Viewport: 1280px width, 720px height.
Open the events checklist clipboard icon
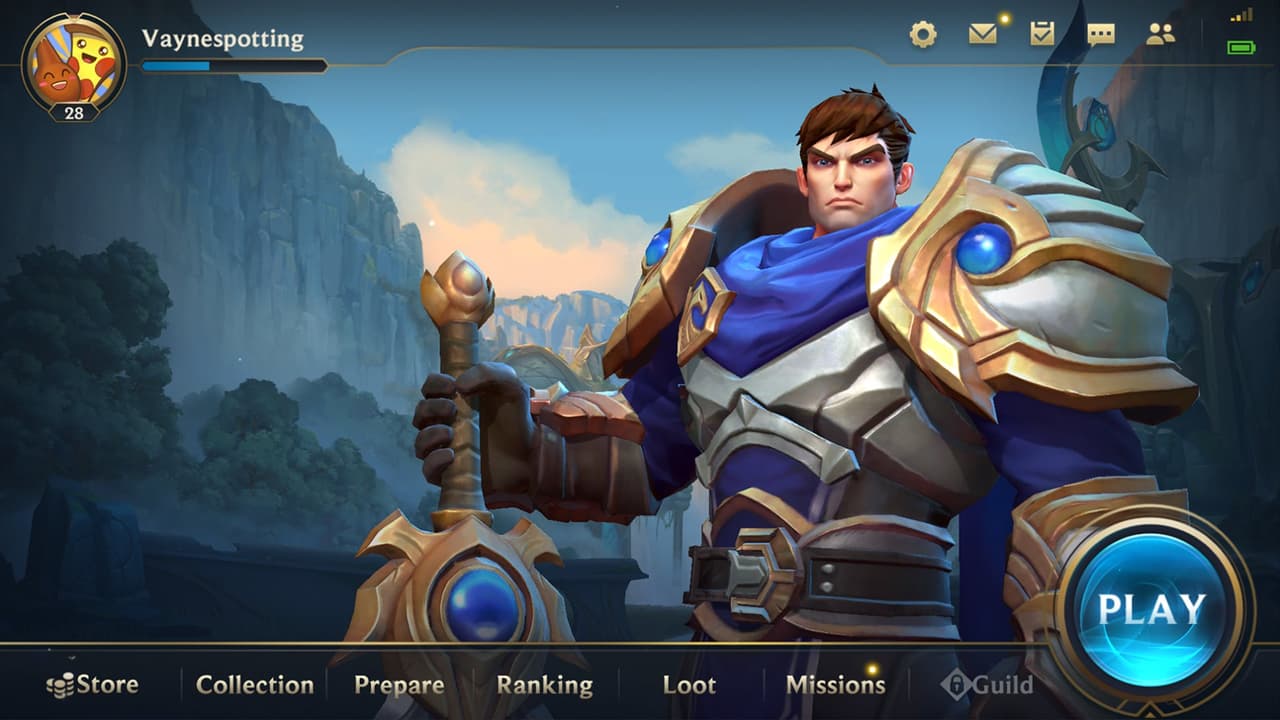[x=1044, y=33]
